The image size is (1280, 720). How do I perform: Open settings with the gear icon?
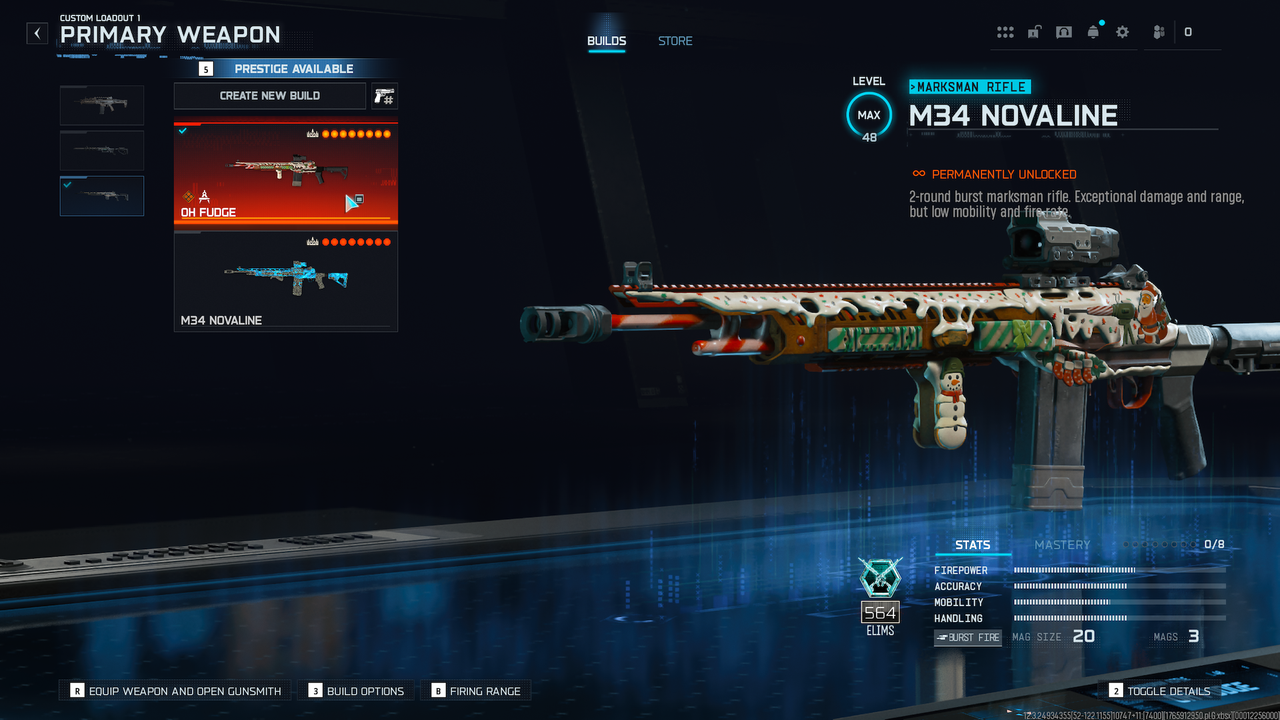coord(1122,32)
